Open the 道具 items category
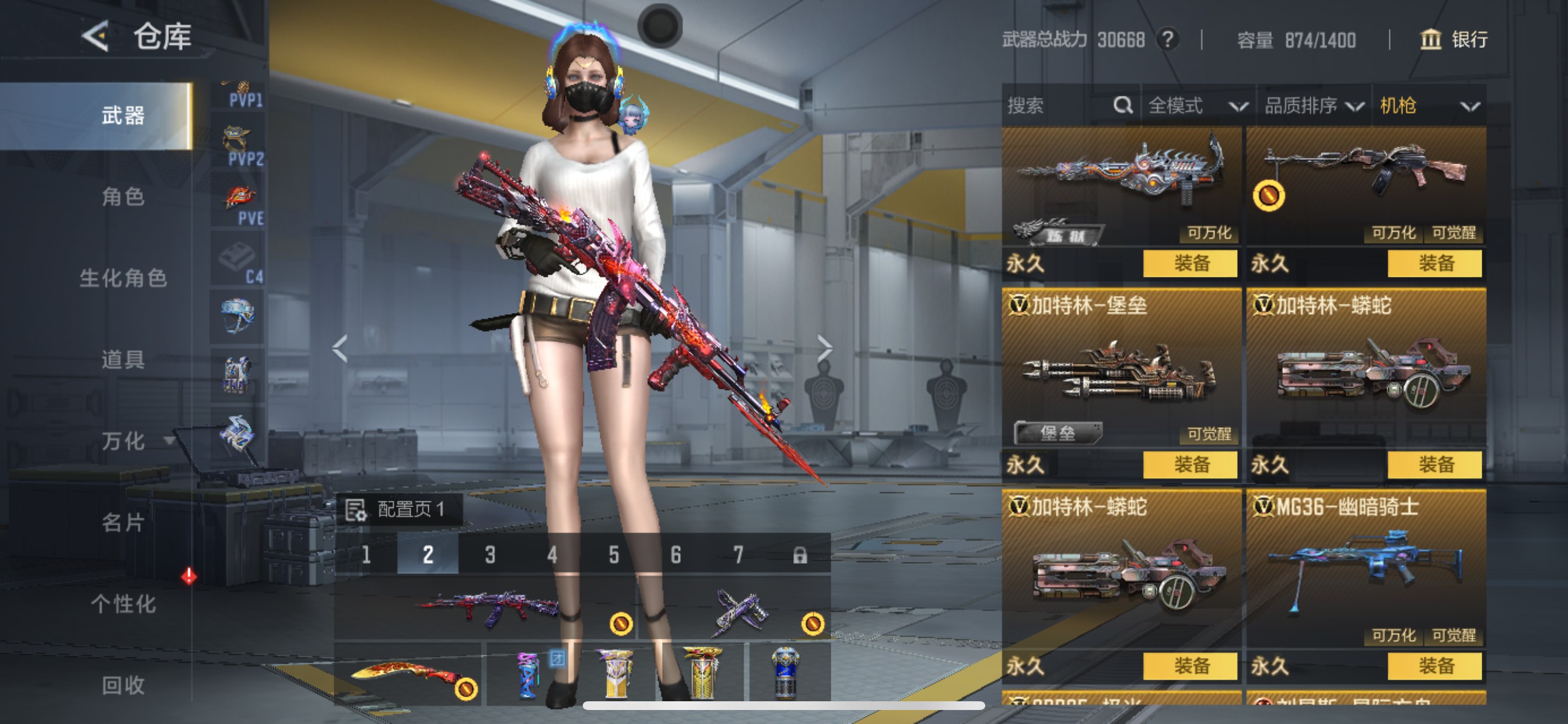Viewport: 1568px width, 724px height. tap(123, 359)
